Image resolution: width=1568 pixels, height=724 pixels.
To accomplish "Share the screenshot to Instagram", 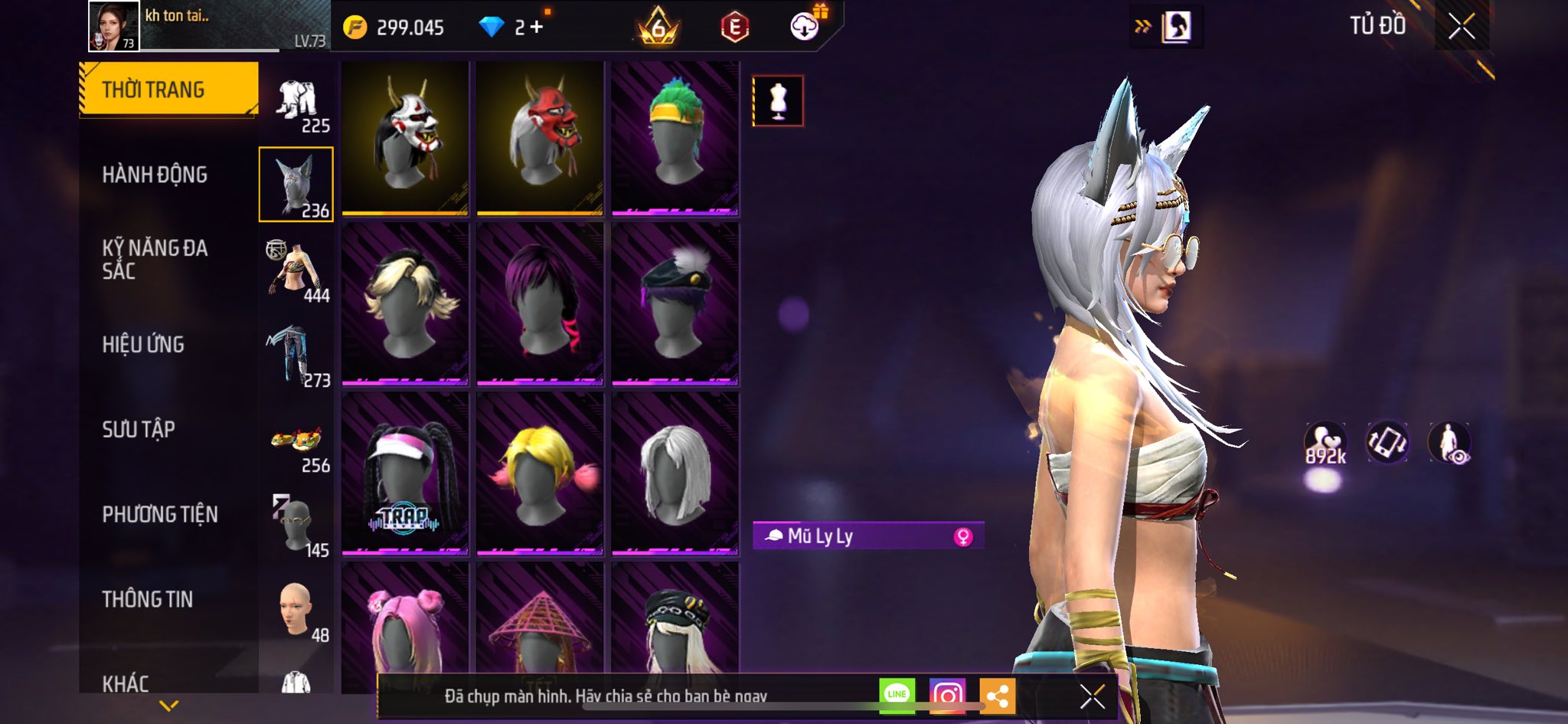I will coord(947,695).
